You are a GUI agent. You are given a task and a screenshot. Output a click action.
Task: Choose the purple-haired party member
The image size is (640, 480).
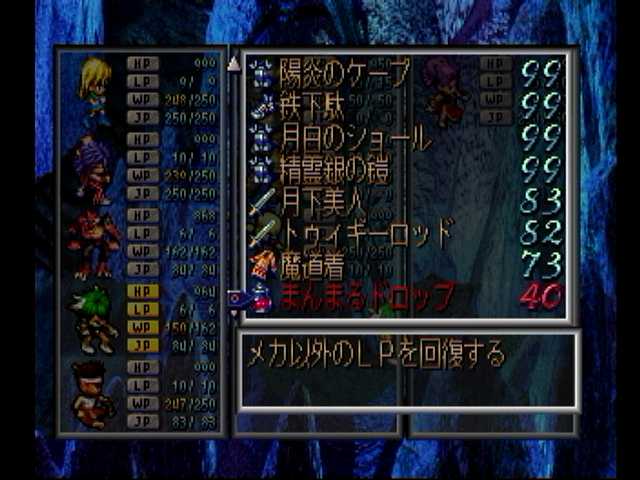94,167
